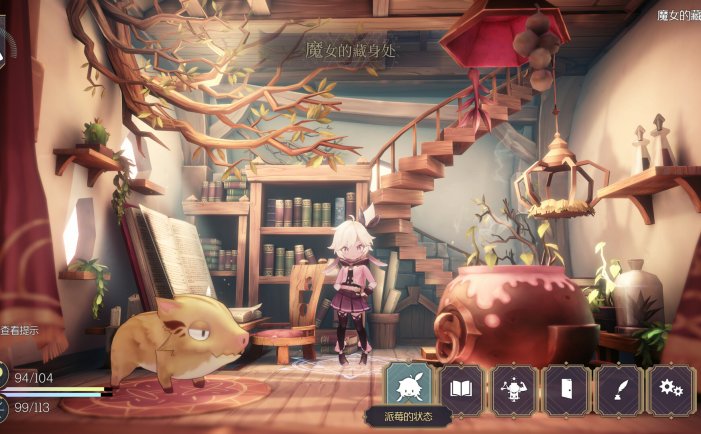The height and width of the screenshot is (434, 701).
Task: Open the character status icon (派莓的状态)
Action: pos(410,386)
